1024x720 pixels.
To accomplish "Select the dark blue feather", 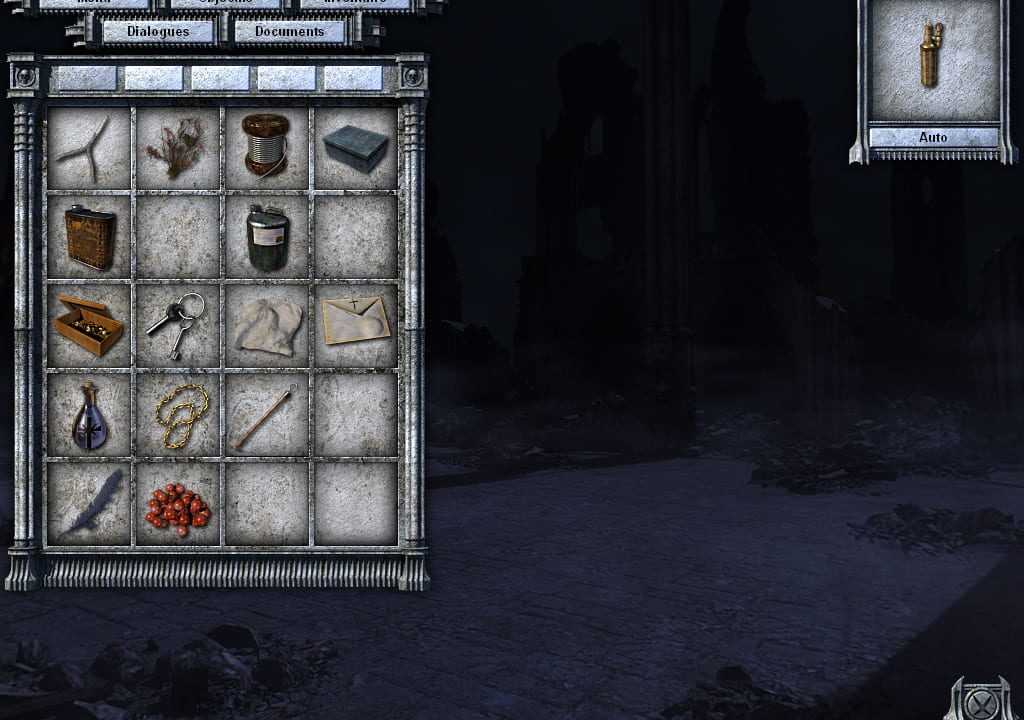I will coord(91,503).
